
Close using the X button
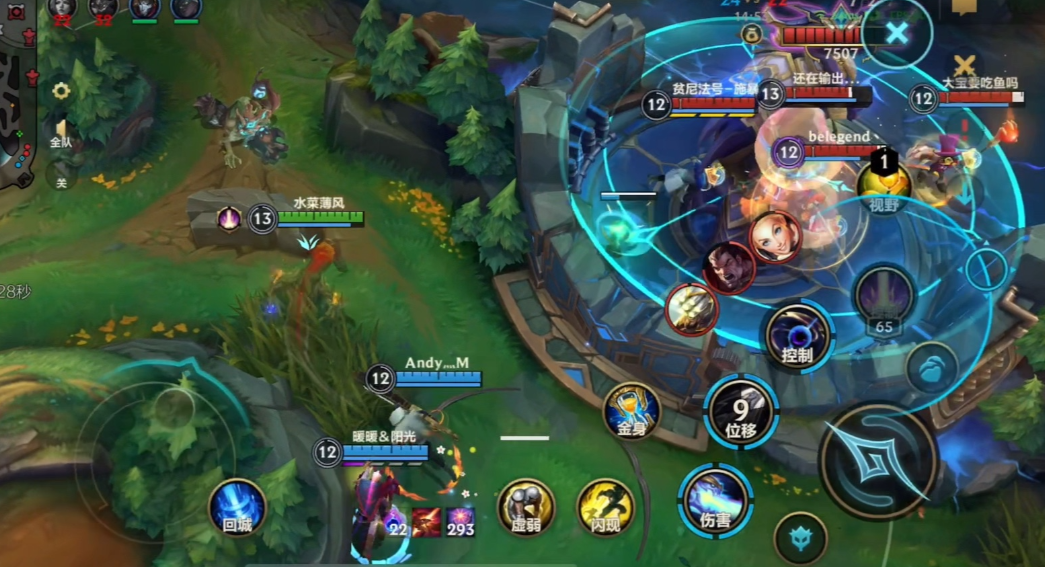(x=897, y=33)
